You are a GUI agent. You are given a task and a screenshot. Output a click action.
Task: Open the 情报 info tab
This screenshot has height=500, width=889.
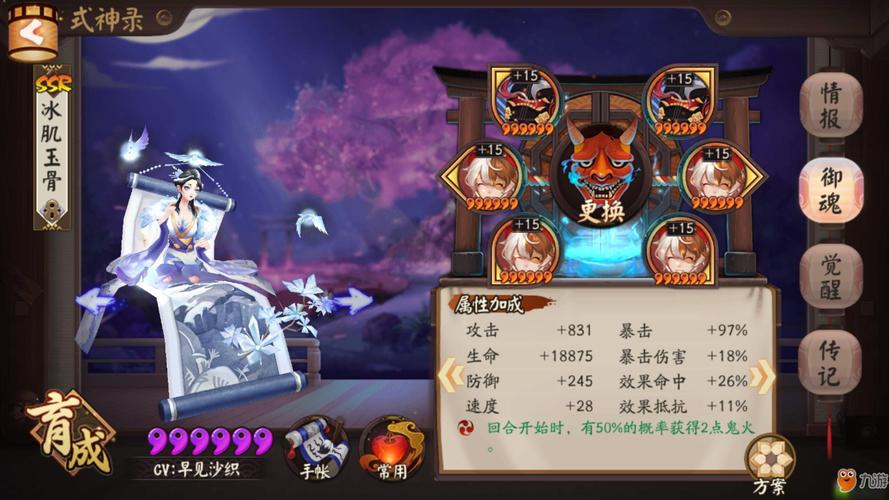point(830,104)
